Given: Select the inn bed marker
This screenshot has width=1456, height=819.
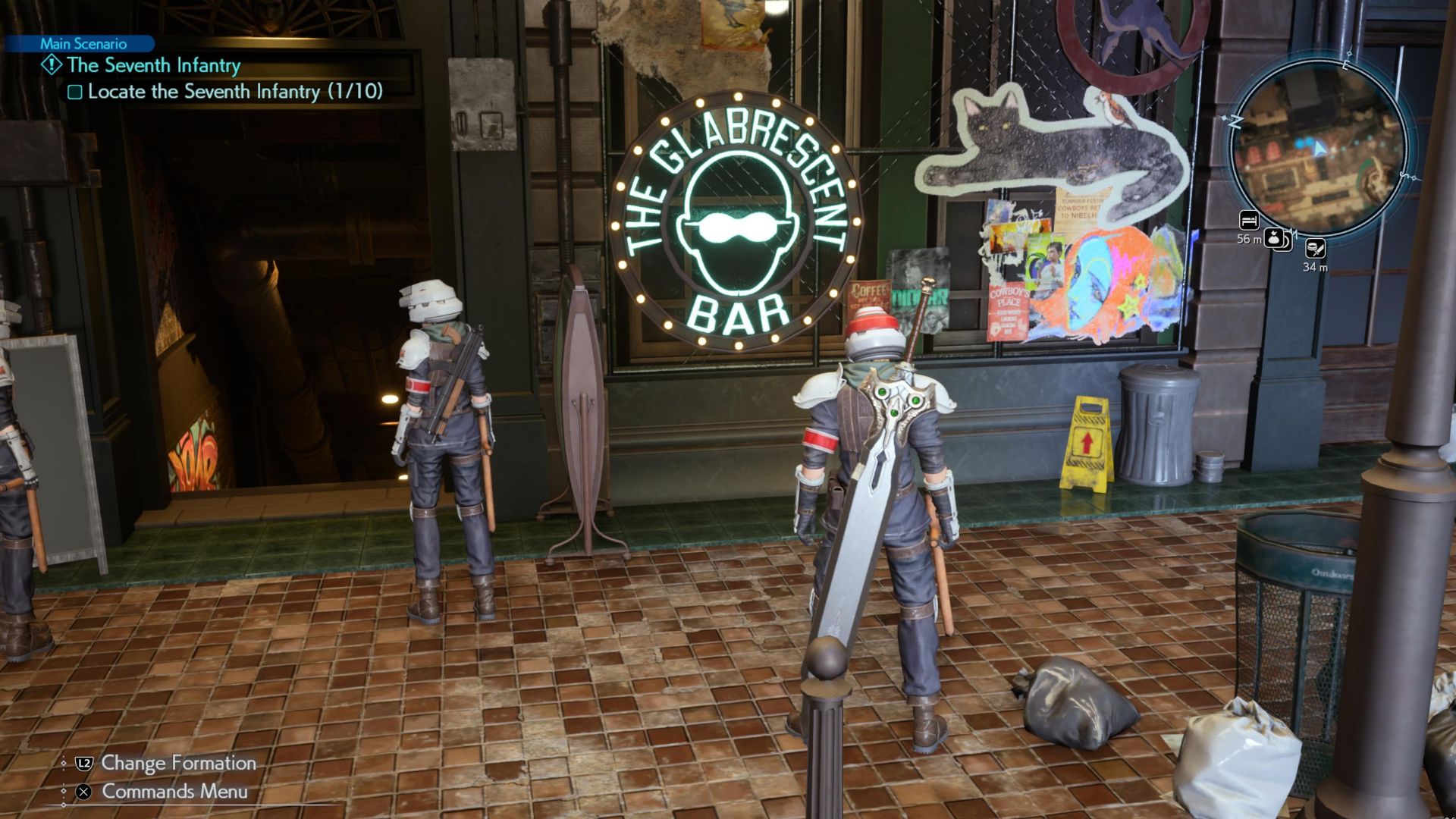Looking at the screenshot, I should (x=1248, y=221).
